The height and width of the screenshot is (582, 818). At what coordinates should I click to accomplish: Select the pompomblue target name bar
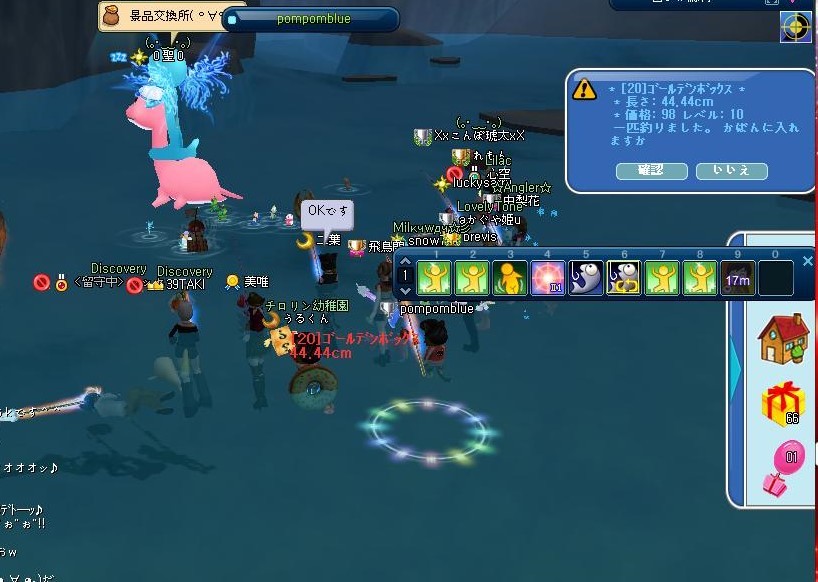point(310,19)
